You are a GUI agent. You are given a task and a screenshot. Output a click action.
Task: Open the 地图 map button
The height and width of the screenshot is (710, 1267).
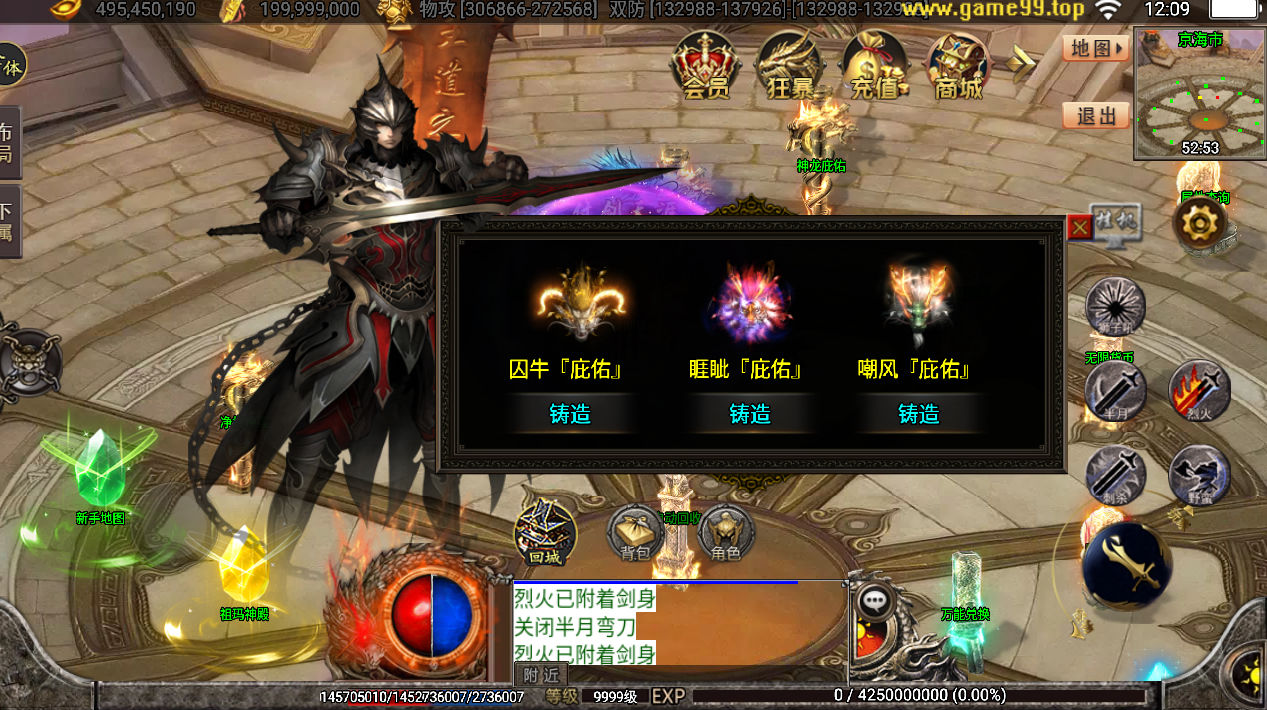click(1096, 47)
